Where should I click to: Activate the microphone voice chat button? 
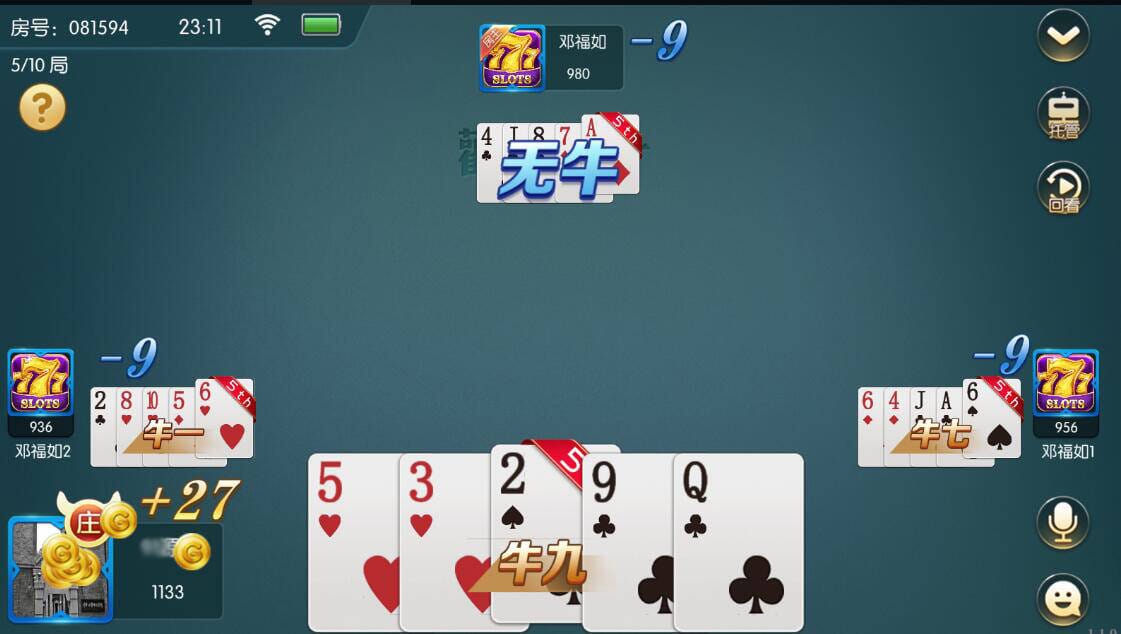(1062, 522)
